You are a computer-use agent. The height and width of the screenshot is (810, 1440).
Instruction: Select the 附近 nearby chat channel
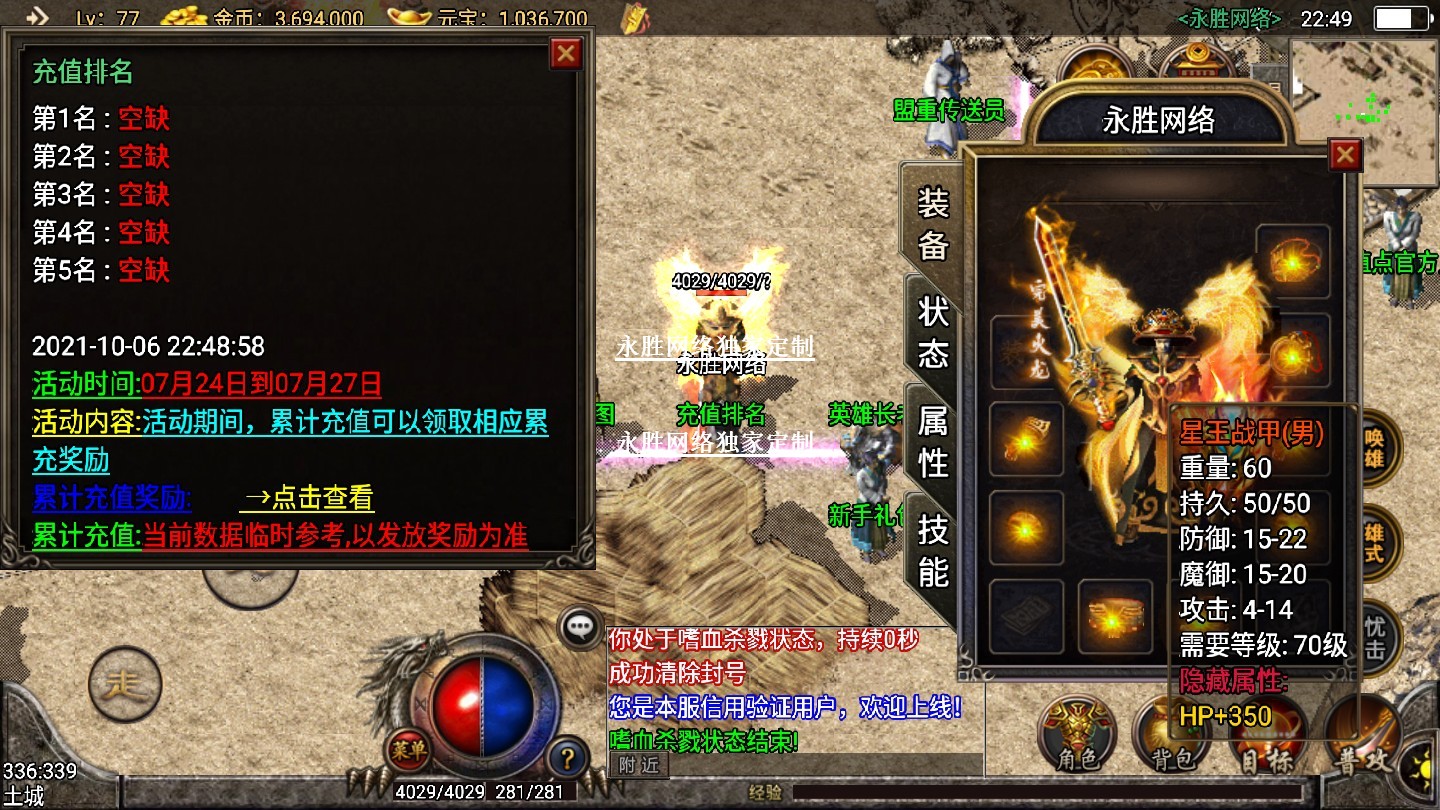click(638, 765)
